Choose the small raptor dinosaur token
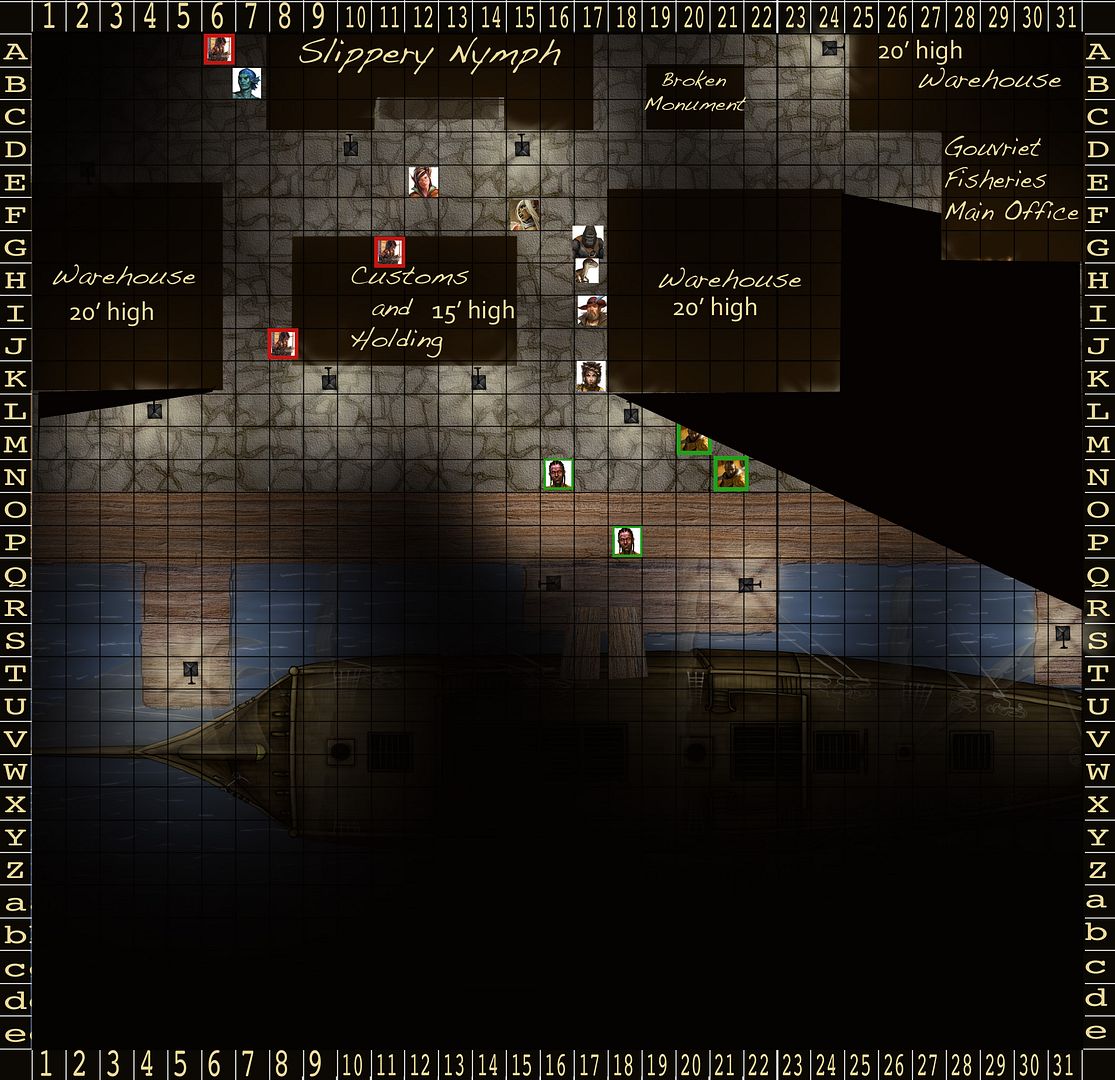The image size is (1115, 1080). (588, 271)
